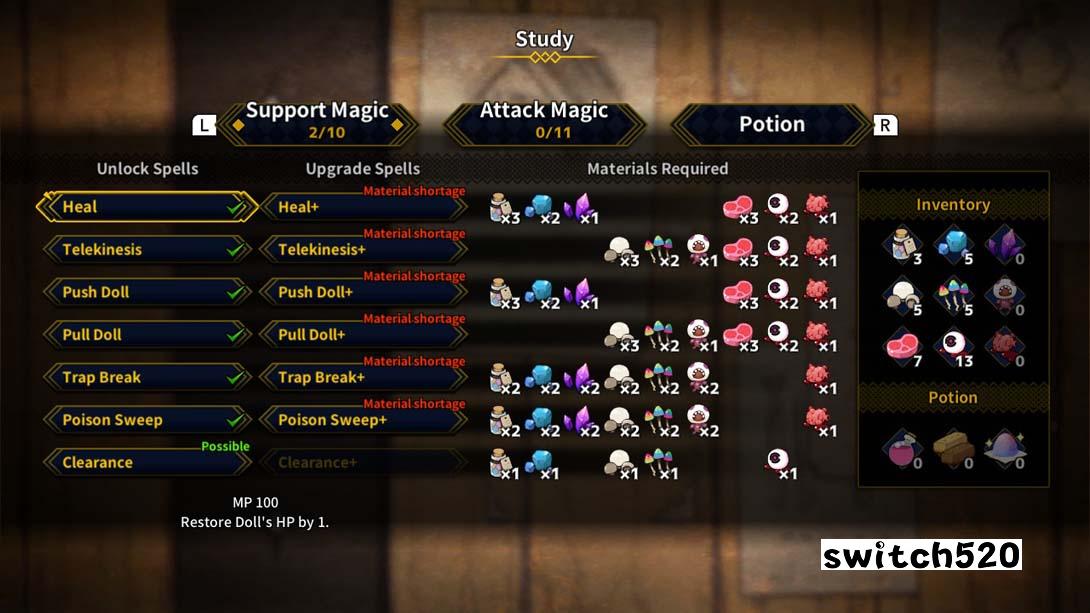Switch to the Potion tab
1090x613 pixels.
[x=771, y=124]
